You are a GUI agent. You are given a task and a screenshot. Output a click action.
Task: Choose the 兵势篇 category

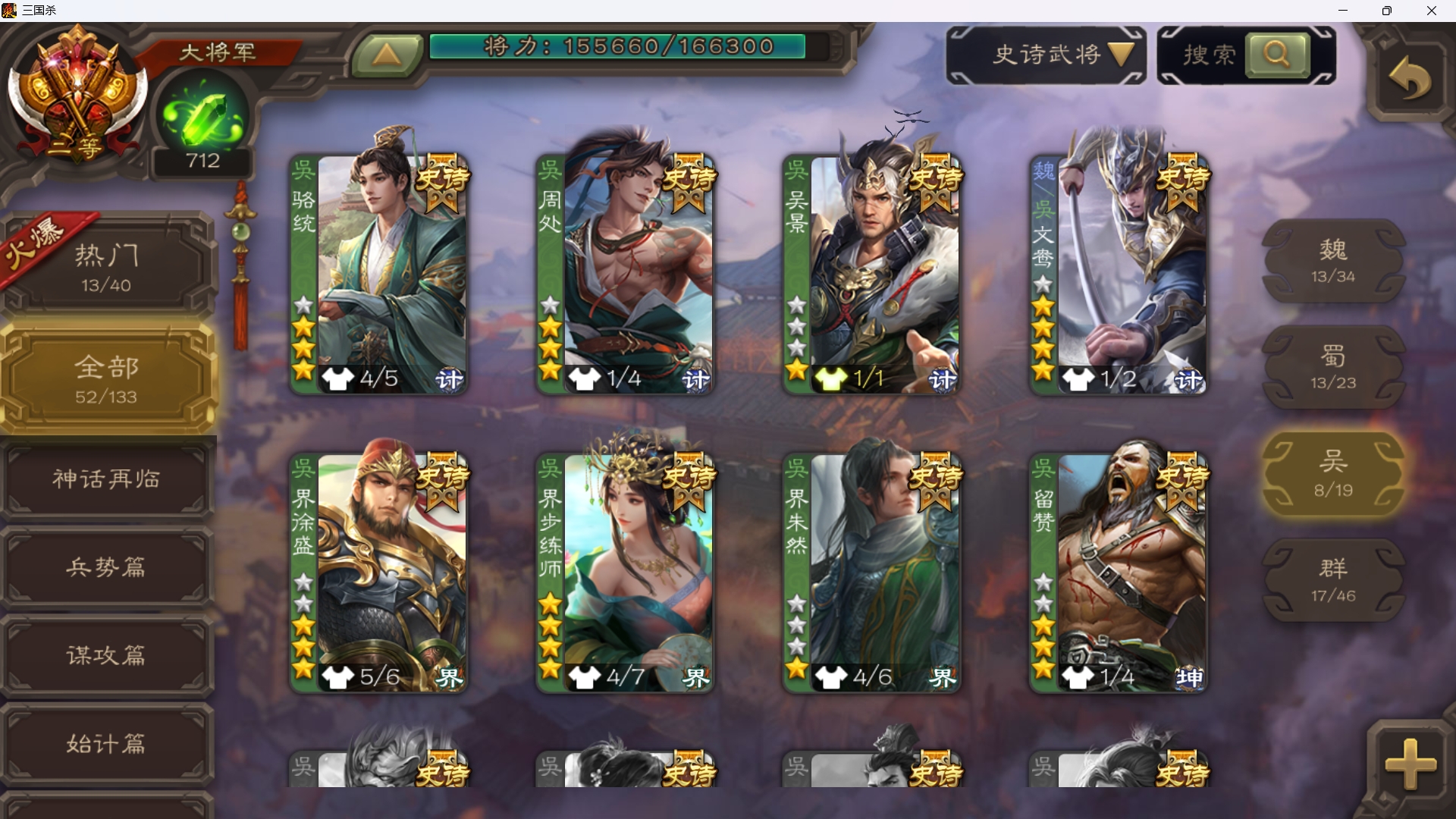pyautogui.click(x=107, y=567)
